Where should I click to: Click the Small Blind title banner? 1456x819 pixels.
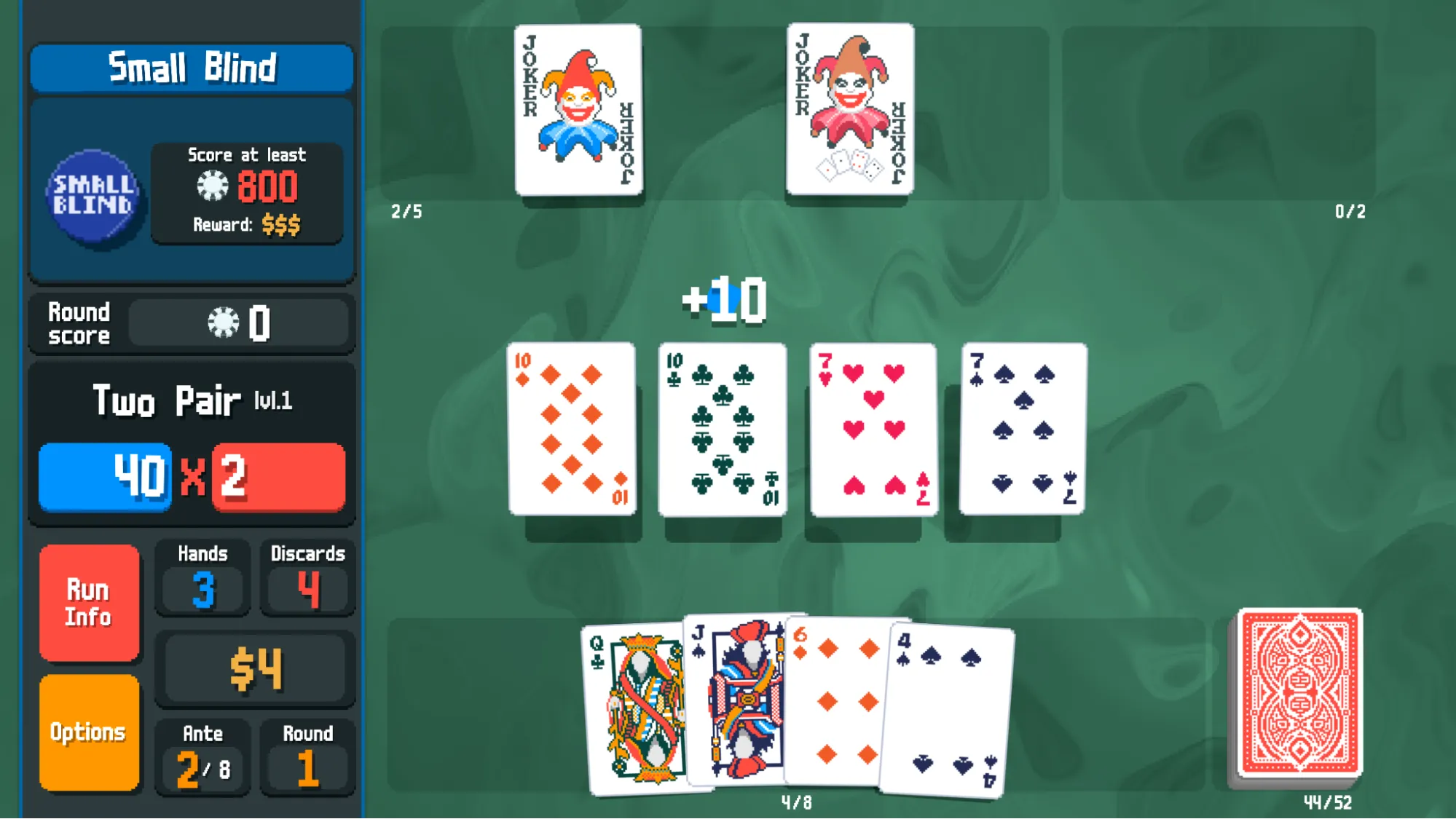tap(192, 67)
